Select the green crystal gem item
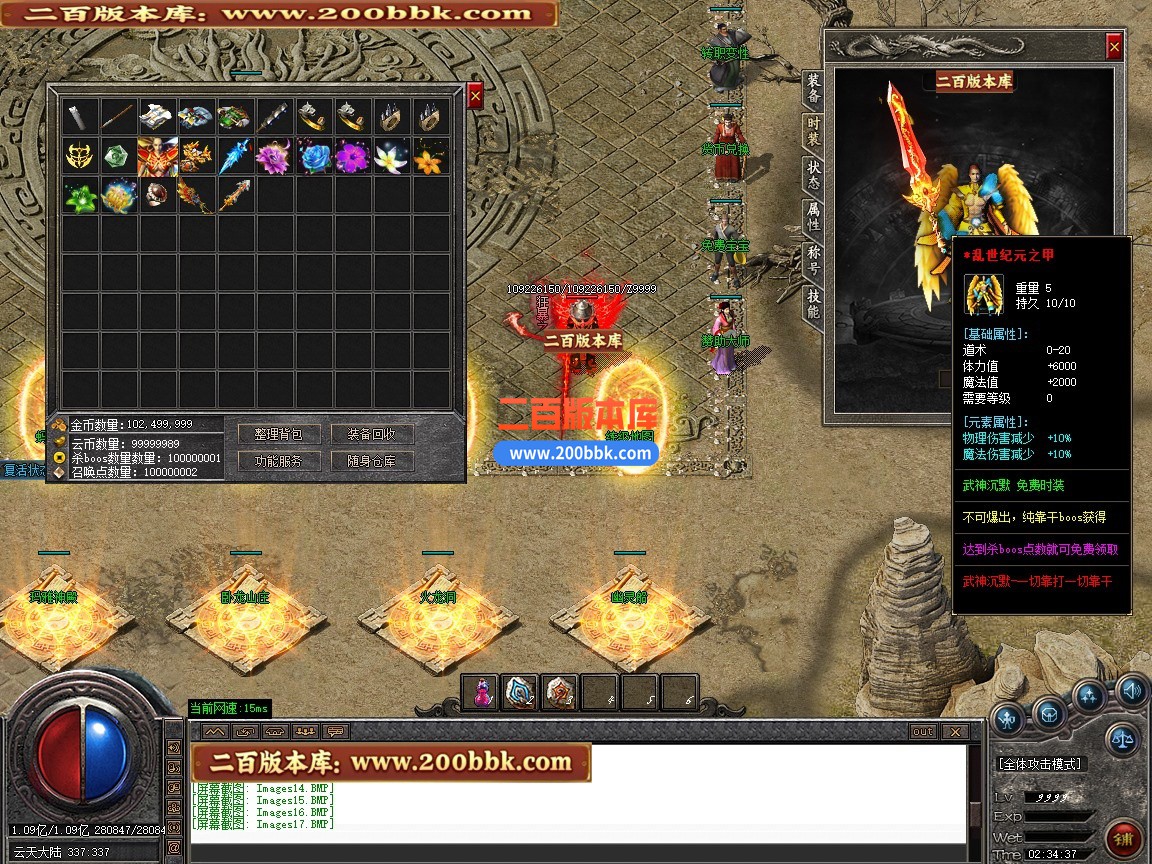Screen dimensions: 1152x864 [119, 157]
